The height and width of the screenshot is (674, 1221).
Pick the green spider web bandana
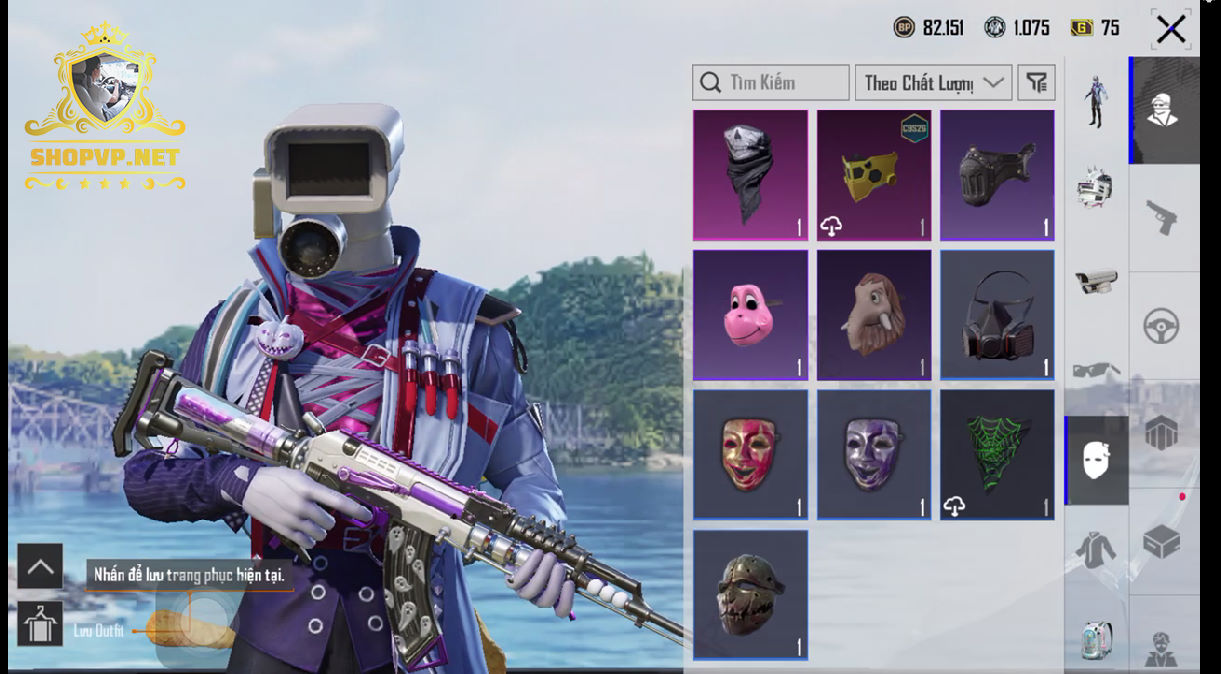pyautogui.click(x=997, y=455)
